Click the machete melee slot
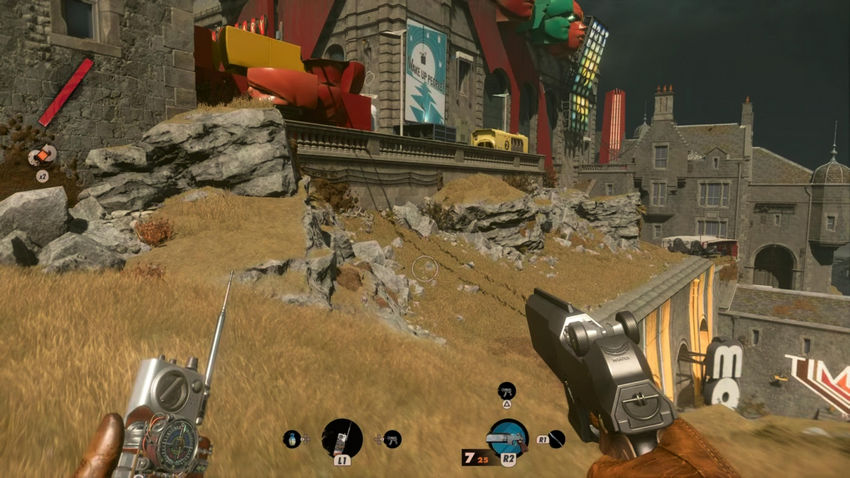The image size is (850, 478). 556,438
